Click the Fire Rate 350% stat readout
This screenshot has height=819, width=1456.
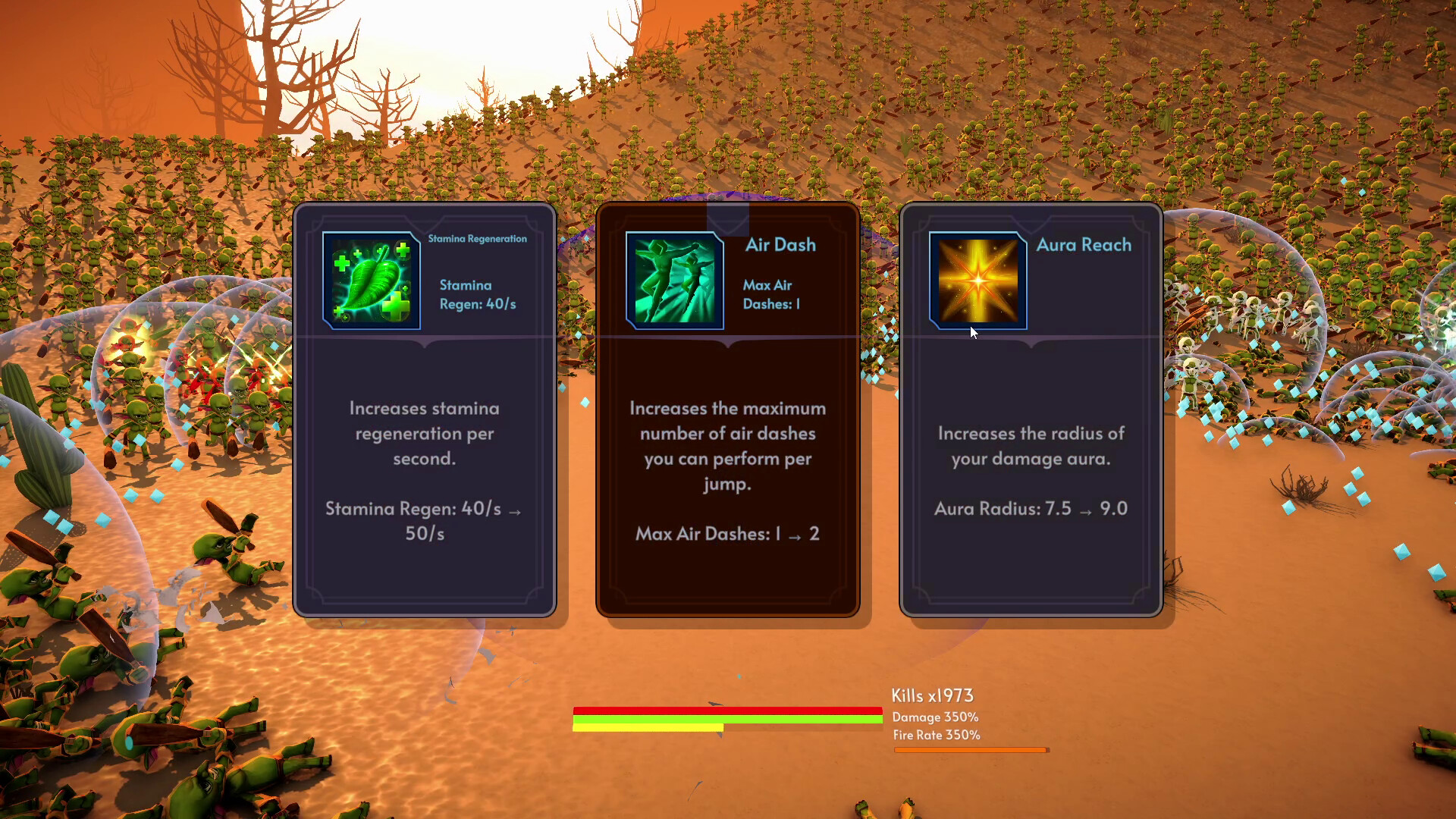(x=937, y=735)
